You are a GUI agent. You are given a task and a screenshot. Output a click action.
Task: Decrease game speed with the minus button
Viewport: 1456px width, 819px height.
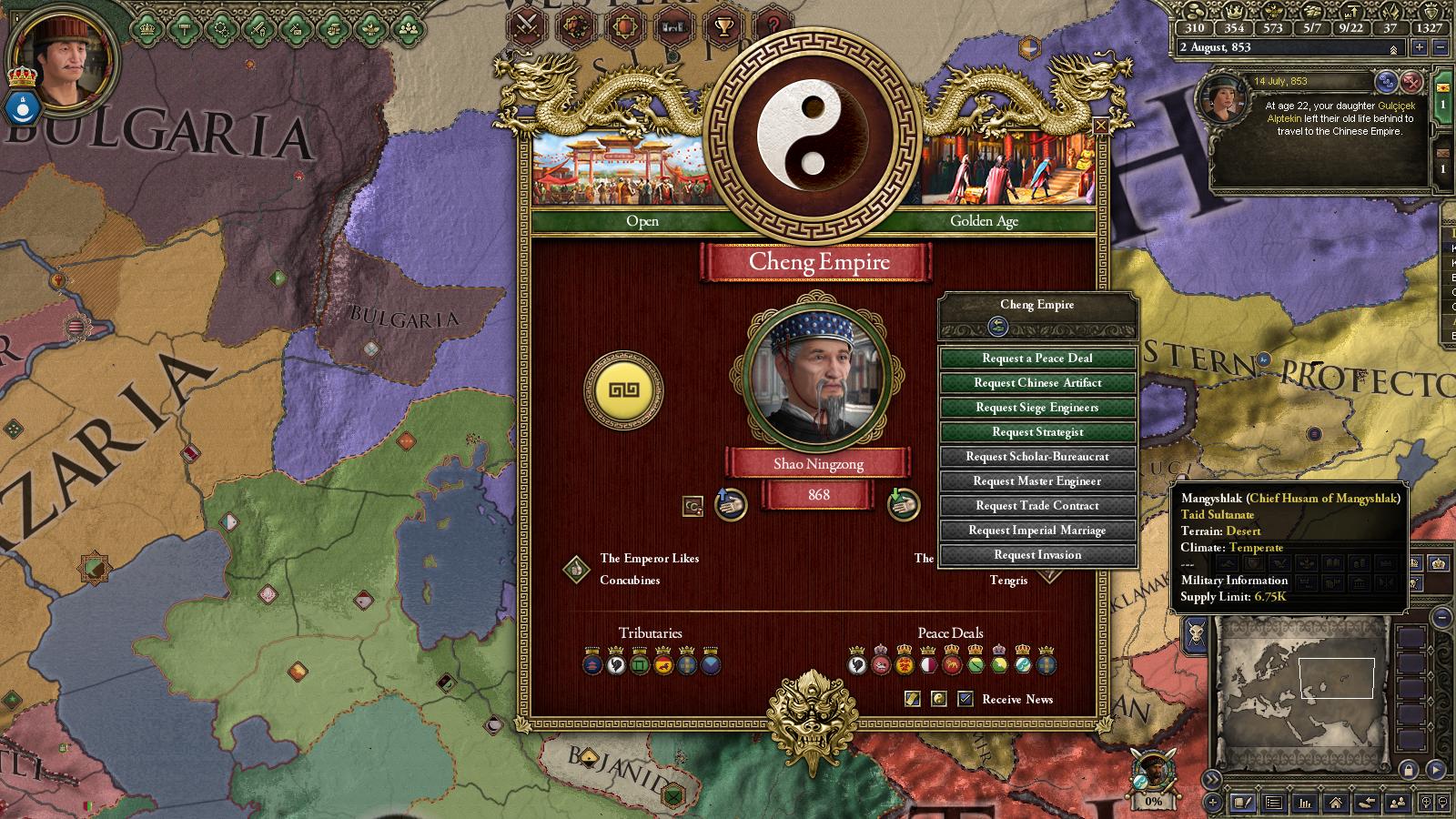click(1440, 47)
